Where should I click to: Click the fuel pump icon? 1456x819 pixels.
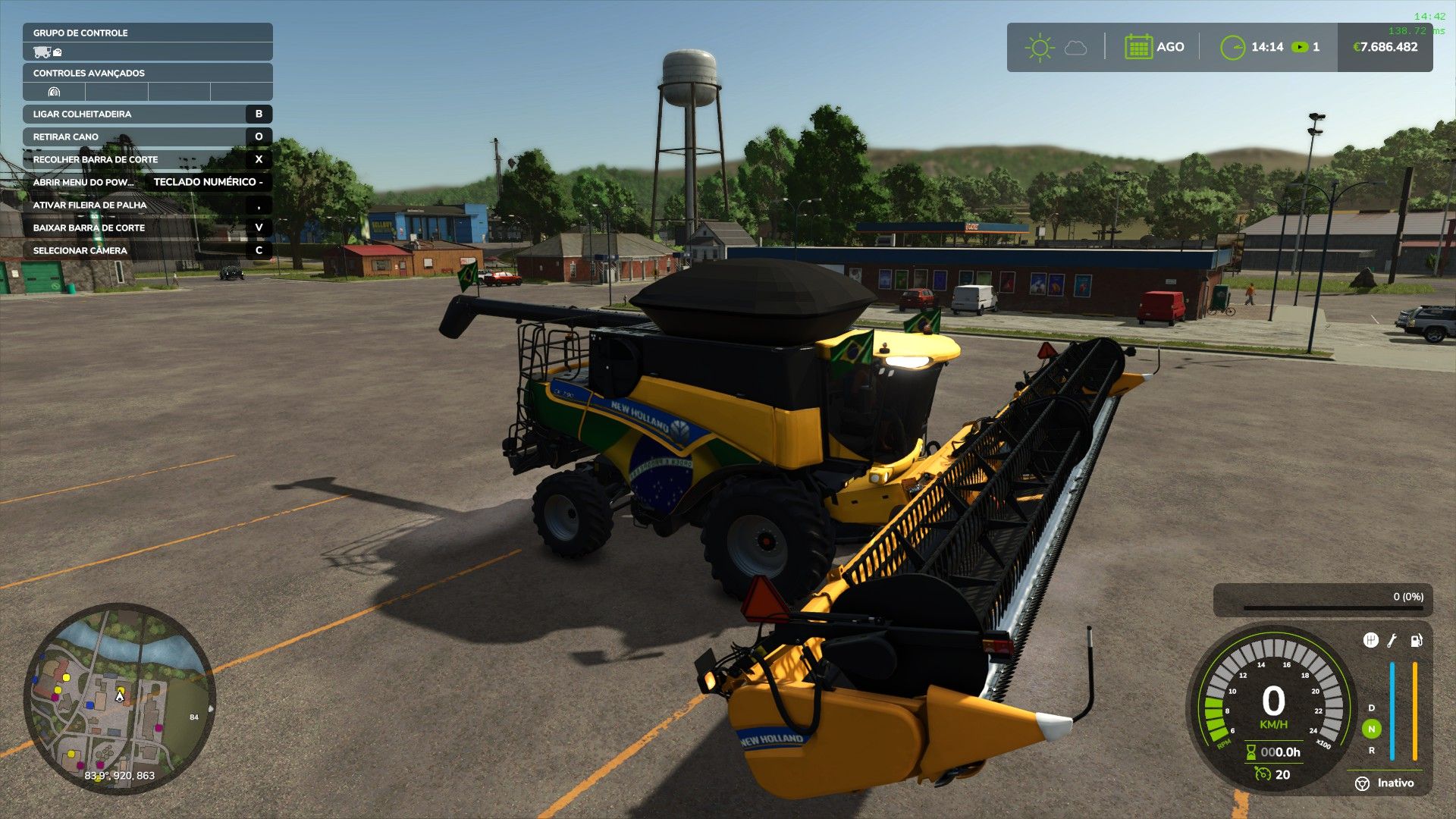click(1416, 641)
